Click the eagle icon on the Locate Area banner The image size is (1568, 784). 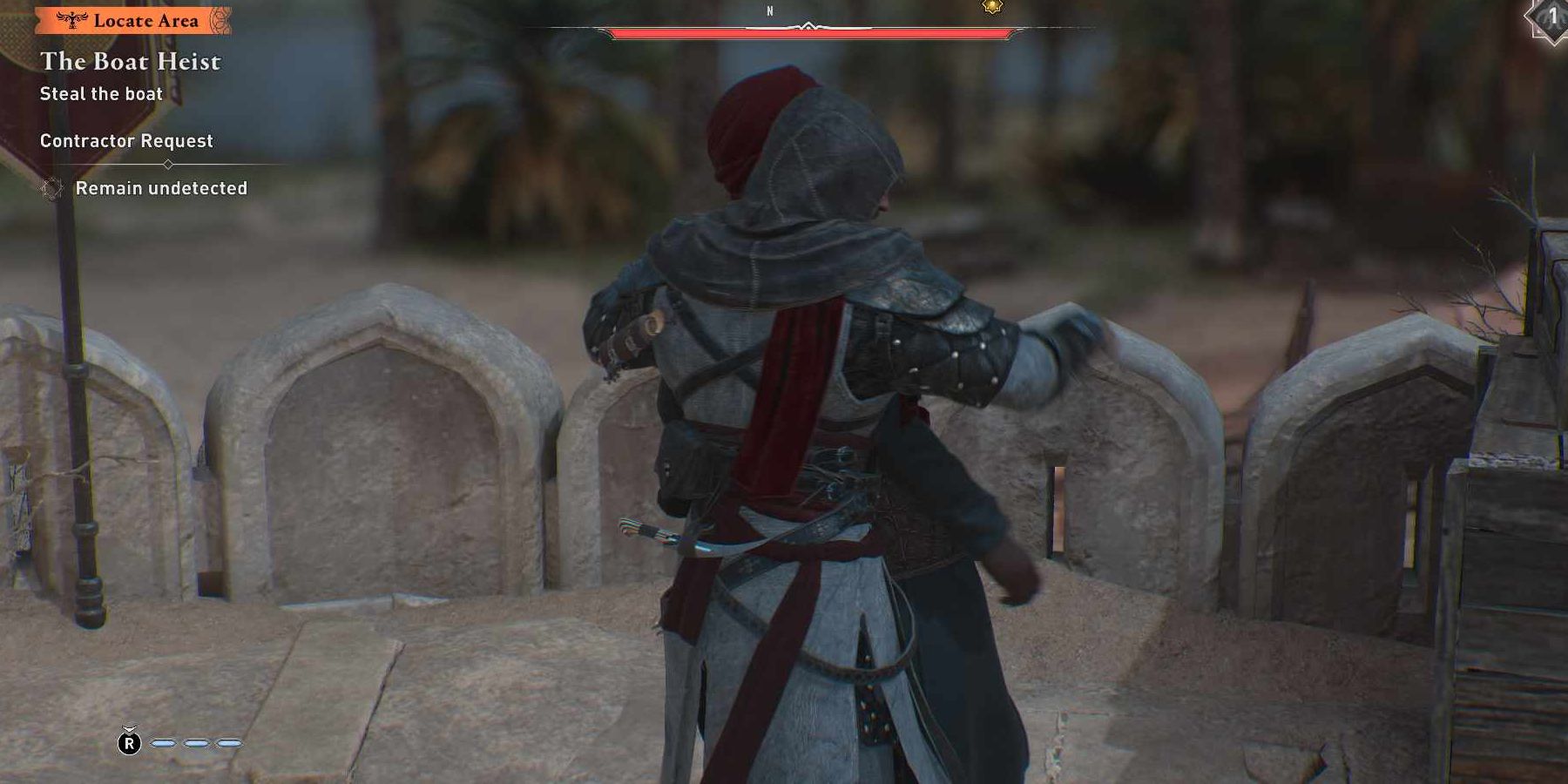coord(73,19)
